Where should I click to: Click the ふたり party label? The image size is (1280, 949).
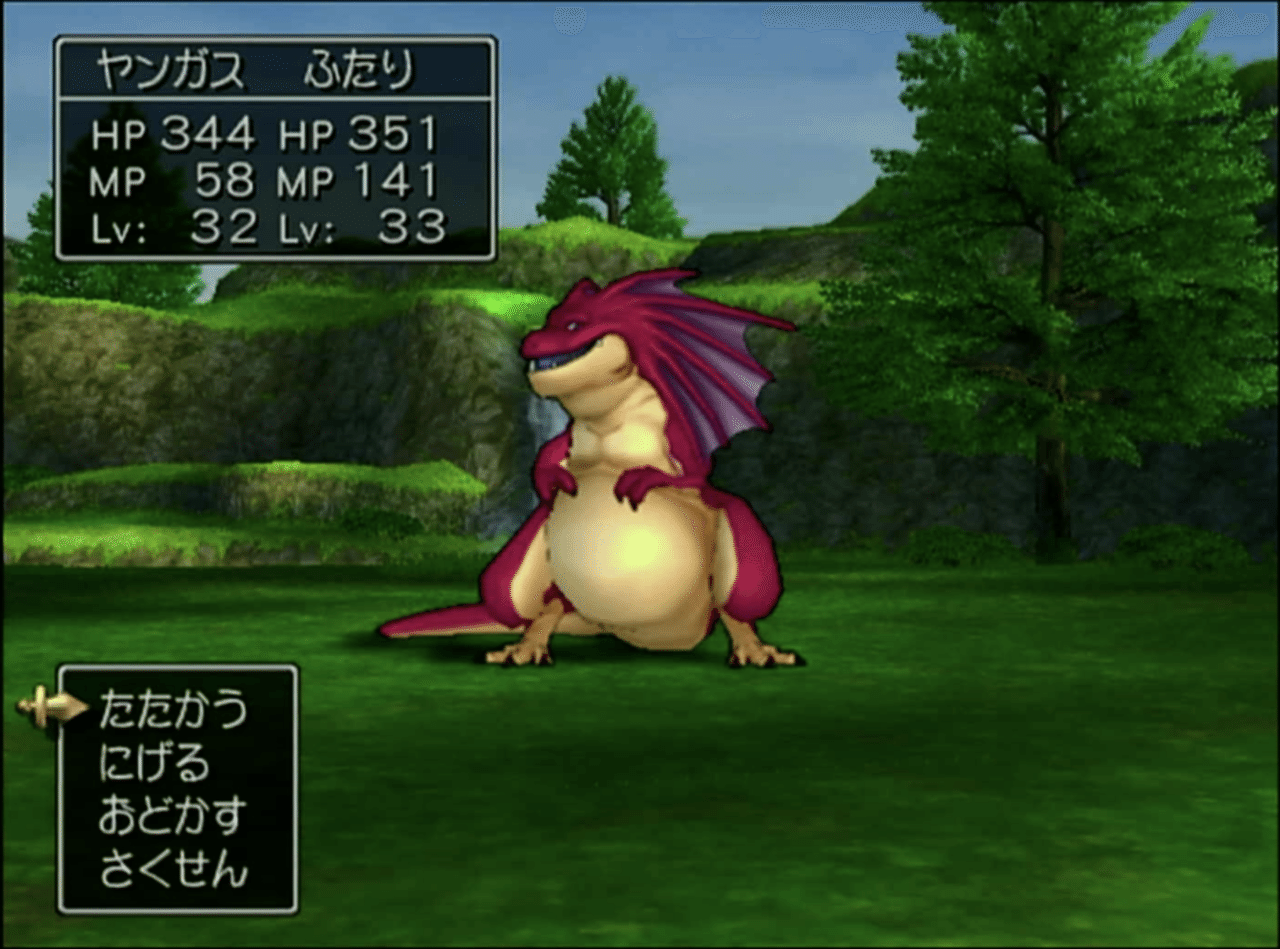click(360, 65)
